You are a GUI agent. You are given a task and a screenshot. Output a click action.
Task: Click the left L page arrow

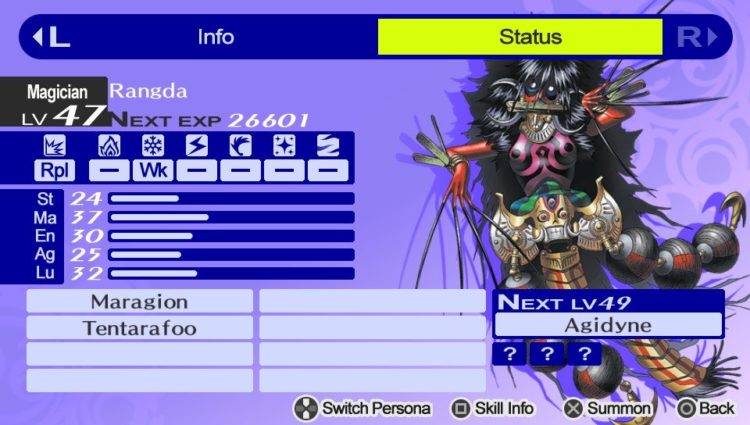(50, 38)
